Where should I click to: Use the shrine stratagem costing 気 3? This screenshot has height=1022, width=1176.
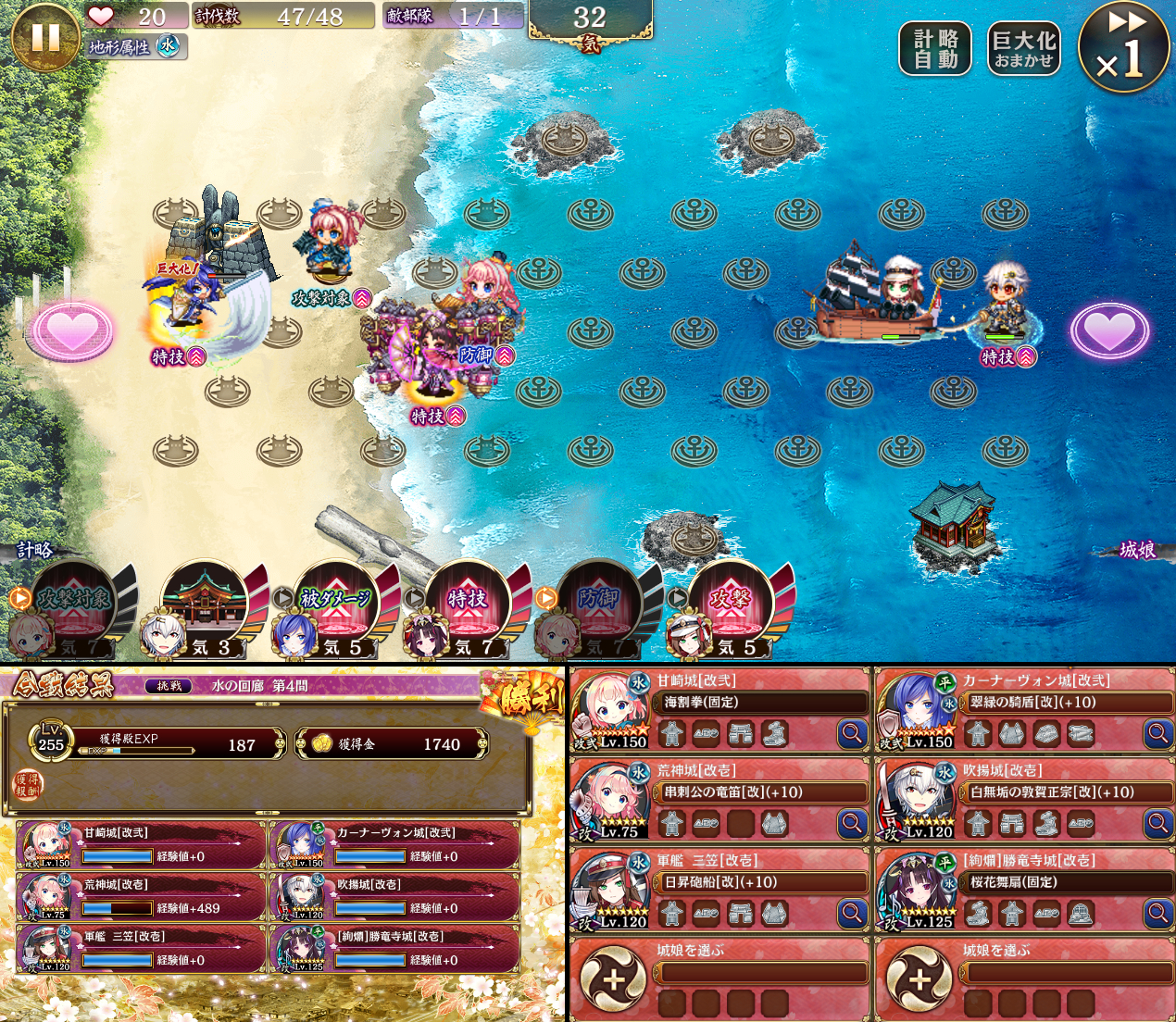coord(205,602)
